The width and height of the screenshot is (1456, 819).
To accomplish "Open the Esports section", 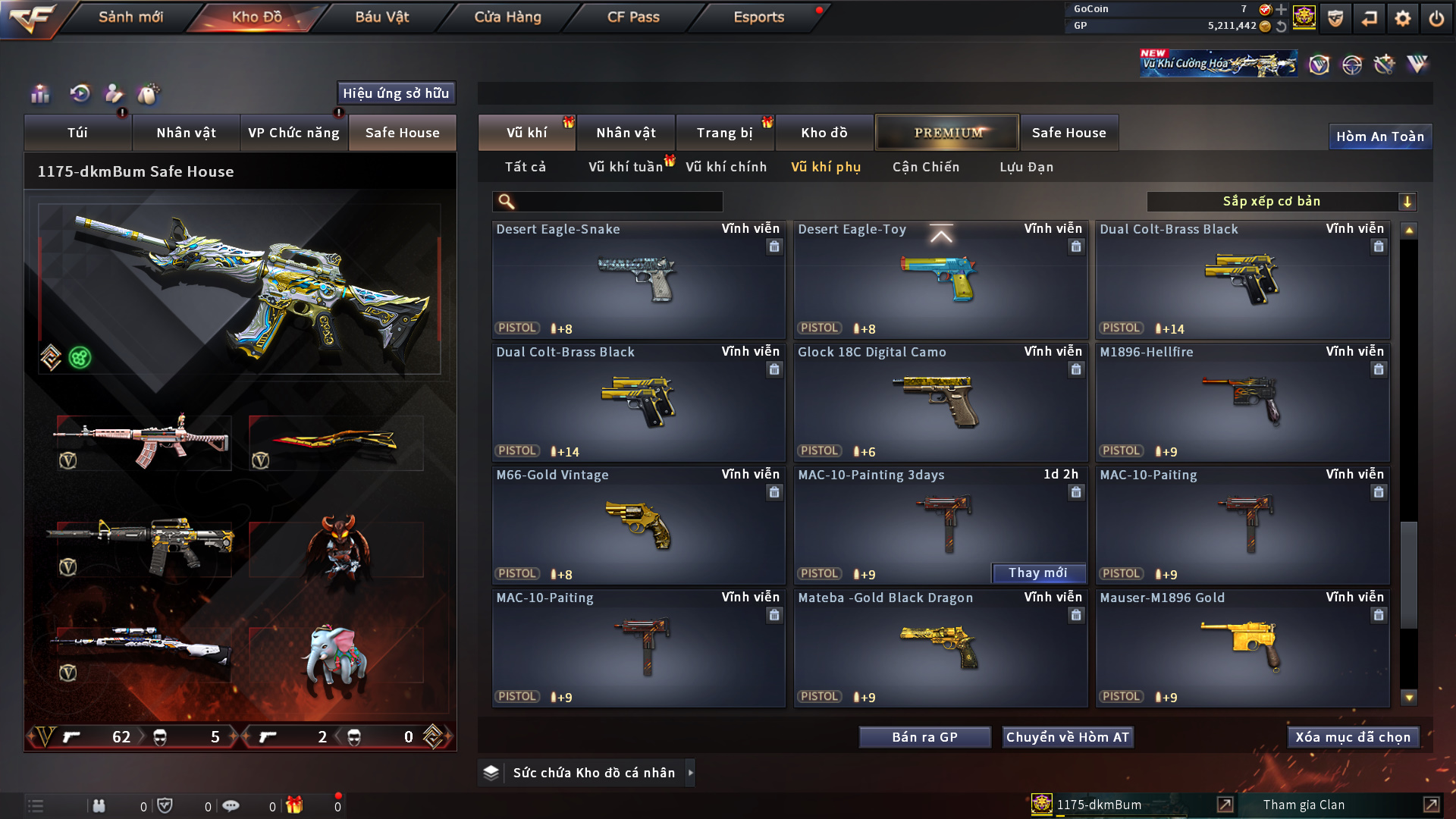I will click(758, 17).
